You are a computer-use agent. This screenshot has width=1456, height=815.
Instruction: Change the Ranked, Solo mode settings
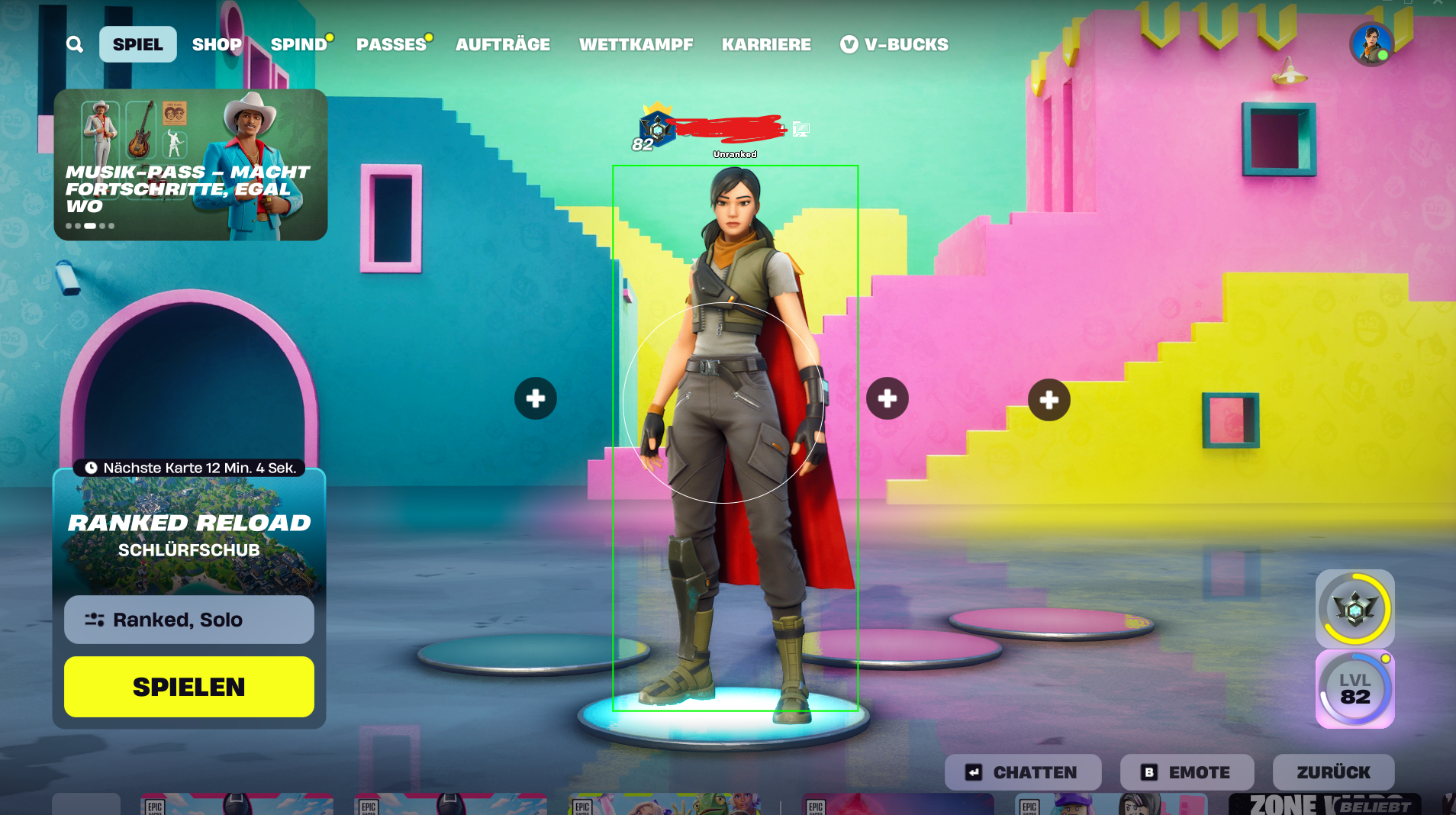[x=189, y=620]
